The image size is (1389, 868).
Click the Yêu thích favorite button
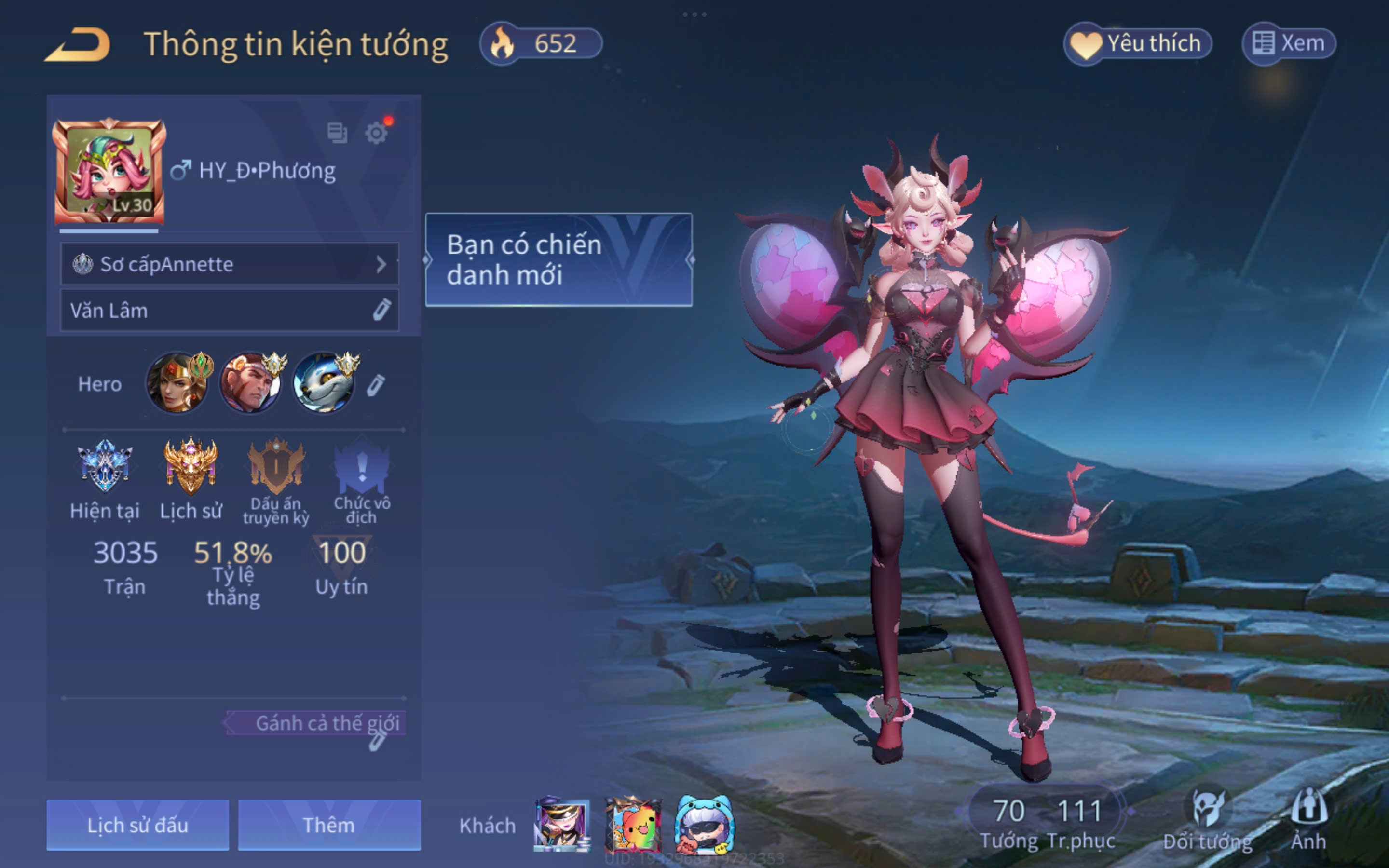(x=1138, y=43)
